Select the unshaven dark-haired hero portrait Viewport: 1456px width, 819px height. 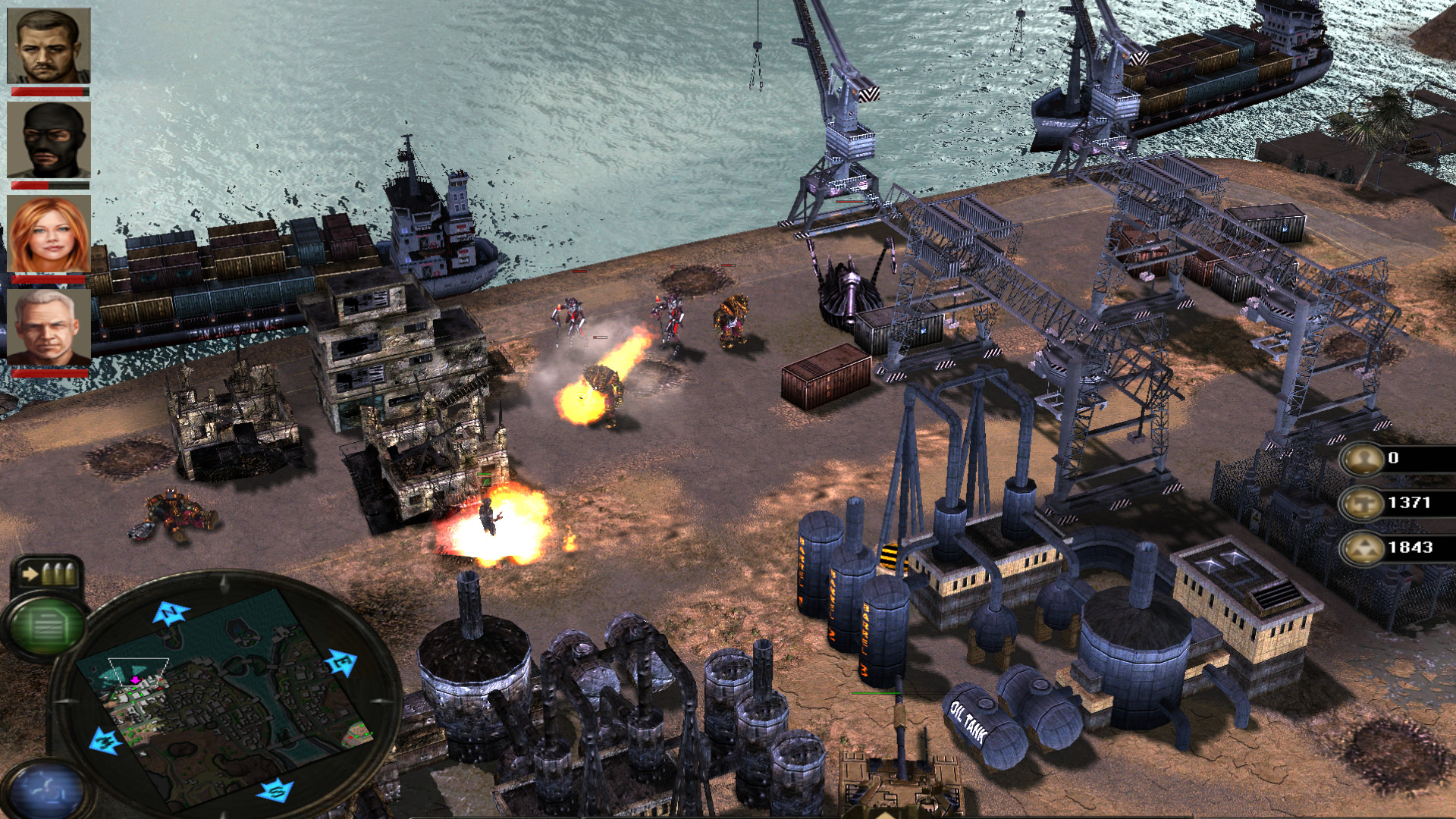(x=49, y=45)
